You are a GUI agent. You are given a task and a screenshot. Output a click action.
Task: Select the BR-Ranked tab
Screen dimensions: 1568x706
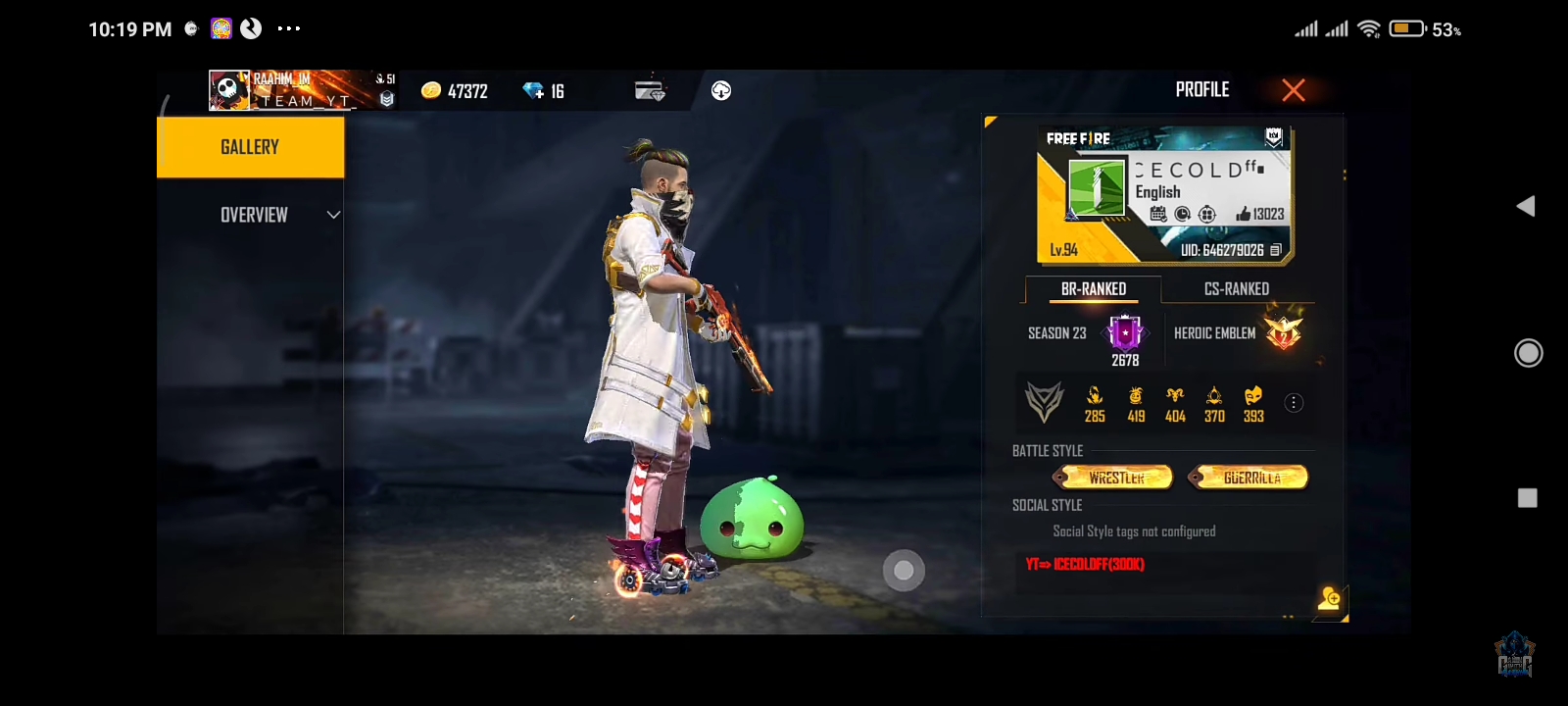1094,289
